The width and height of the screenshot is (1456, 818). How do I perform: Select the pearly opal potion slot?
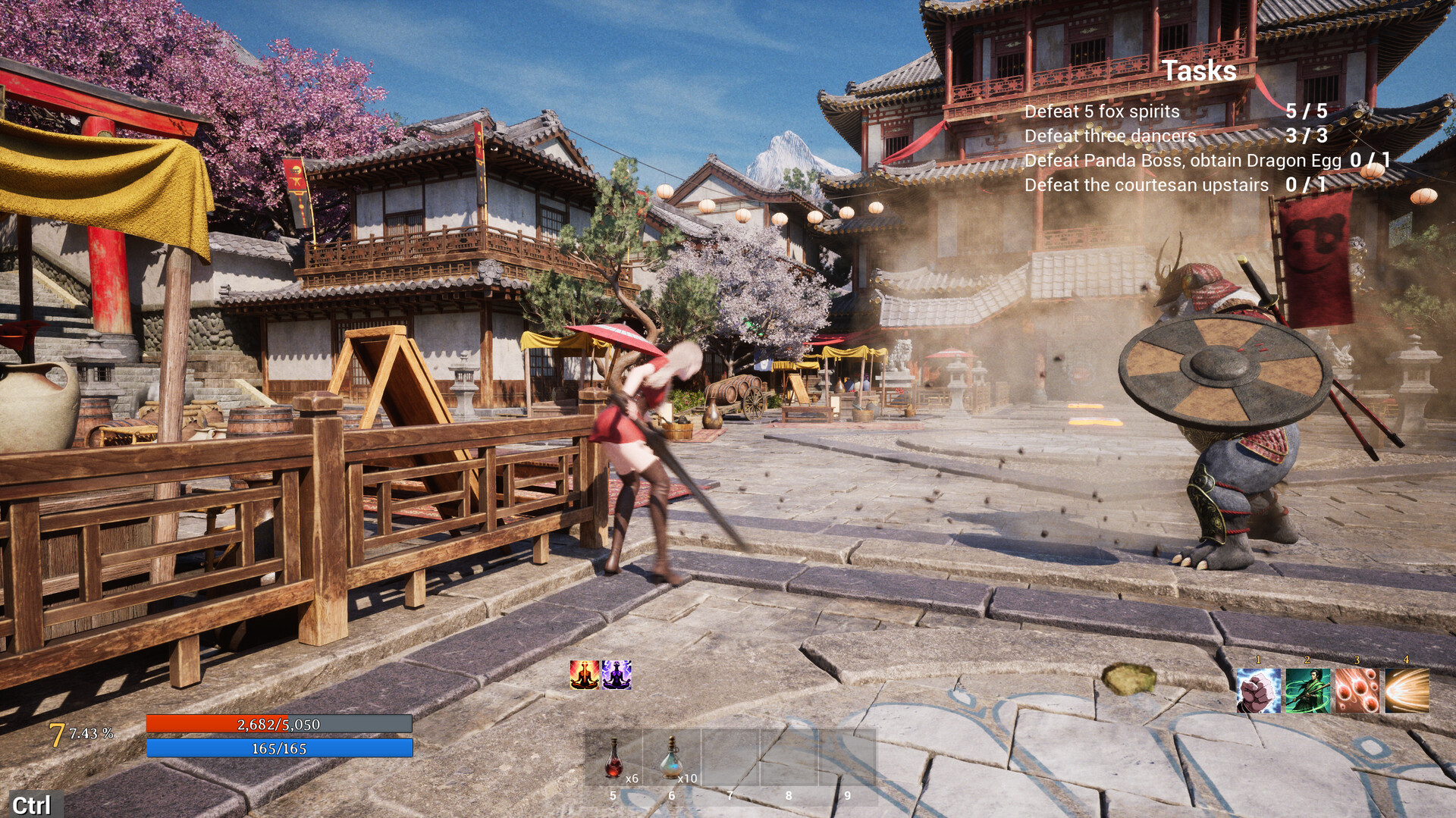[x=671, y=758]
